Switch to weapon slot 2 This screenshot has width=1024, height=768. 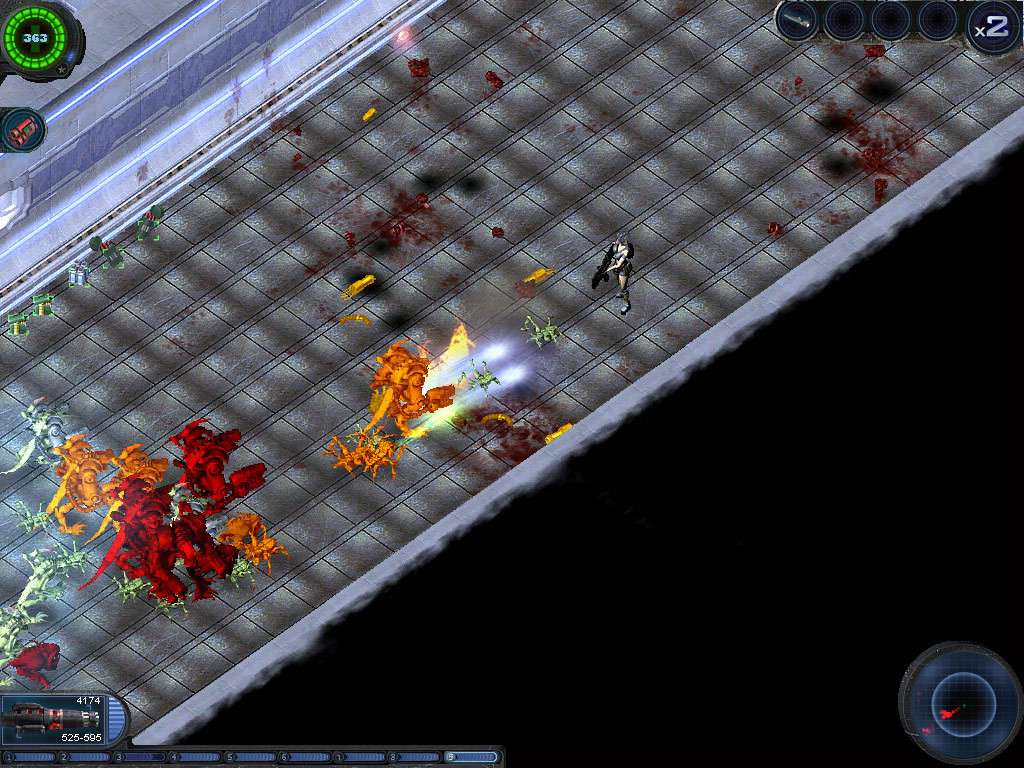point(85,757)
